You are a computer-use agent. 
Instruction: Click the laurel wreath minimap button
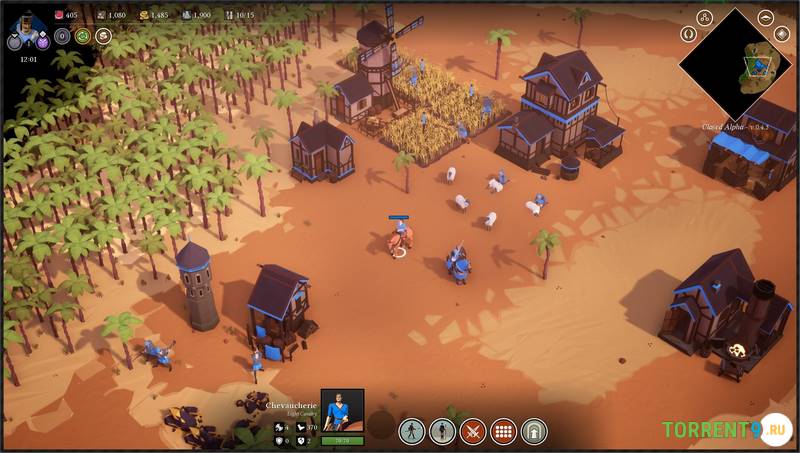click(x=688, y=33)
